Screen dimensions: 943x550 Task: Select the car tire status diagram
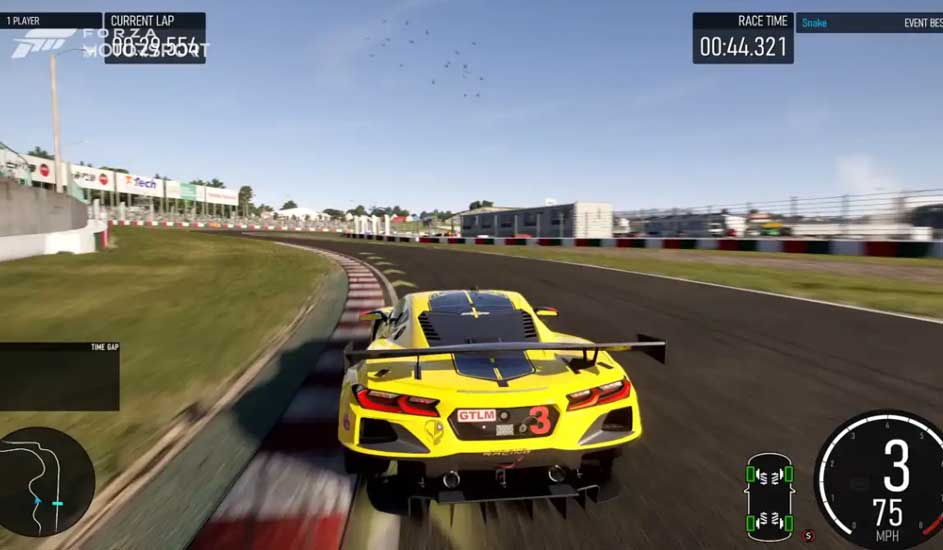tap(769, 497)
